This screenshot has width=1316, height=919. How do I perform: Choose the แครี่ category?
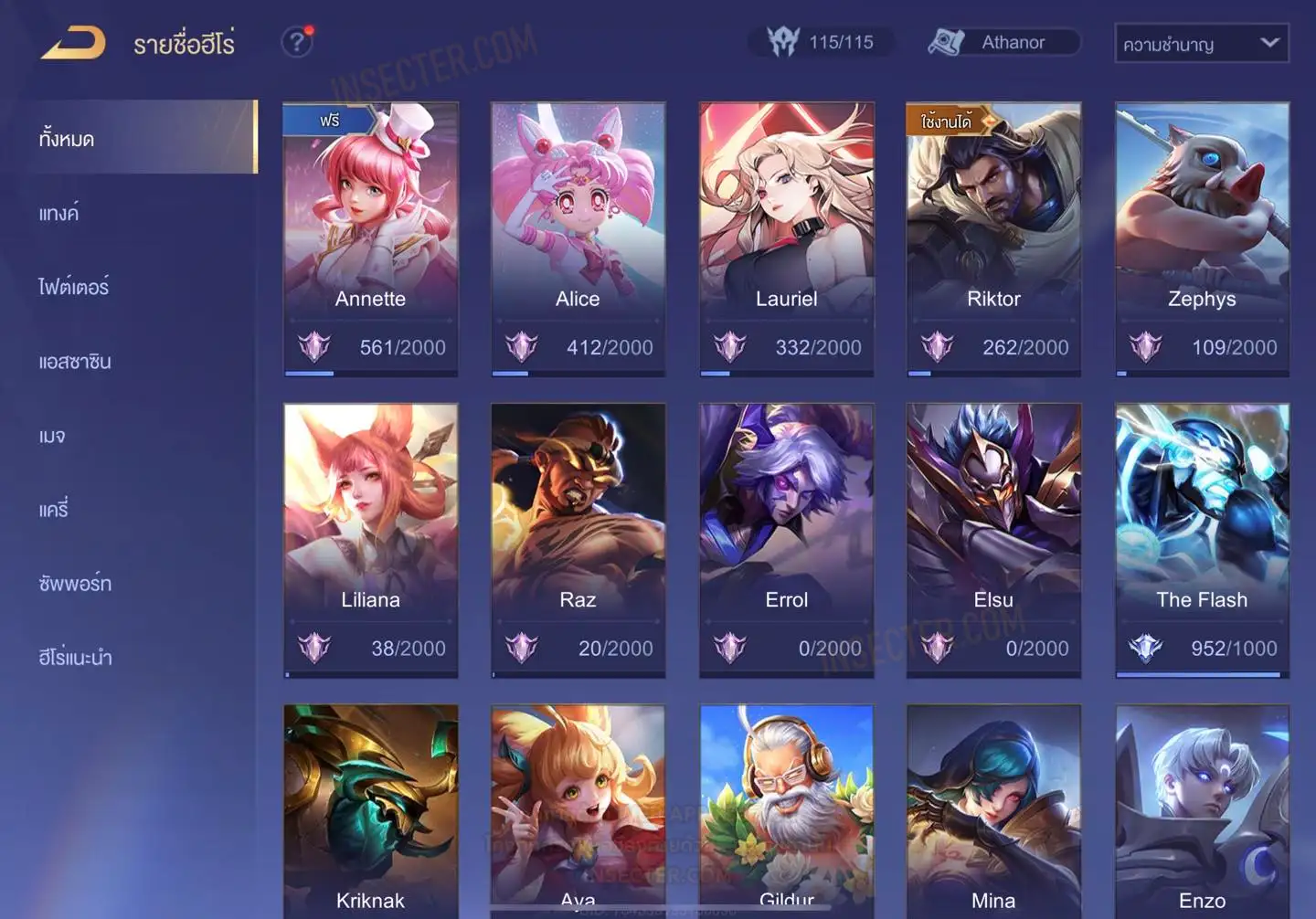click(x=54, y=510)
